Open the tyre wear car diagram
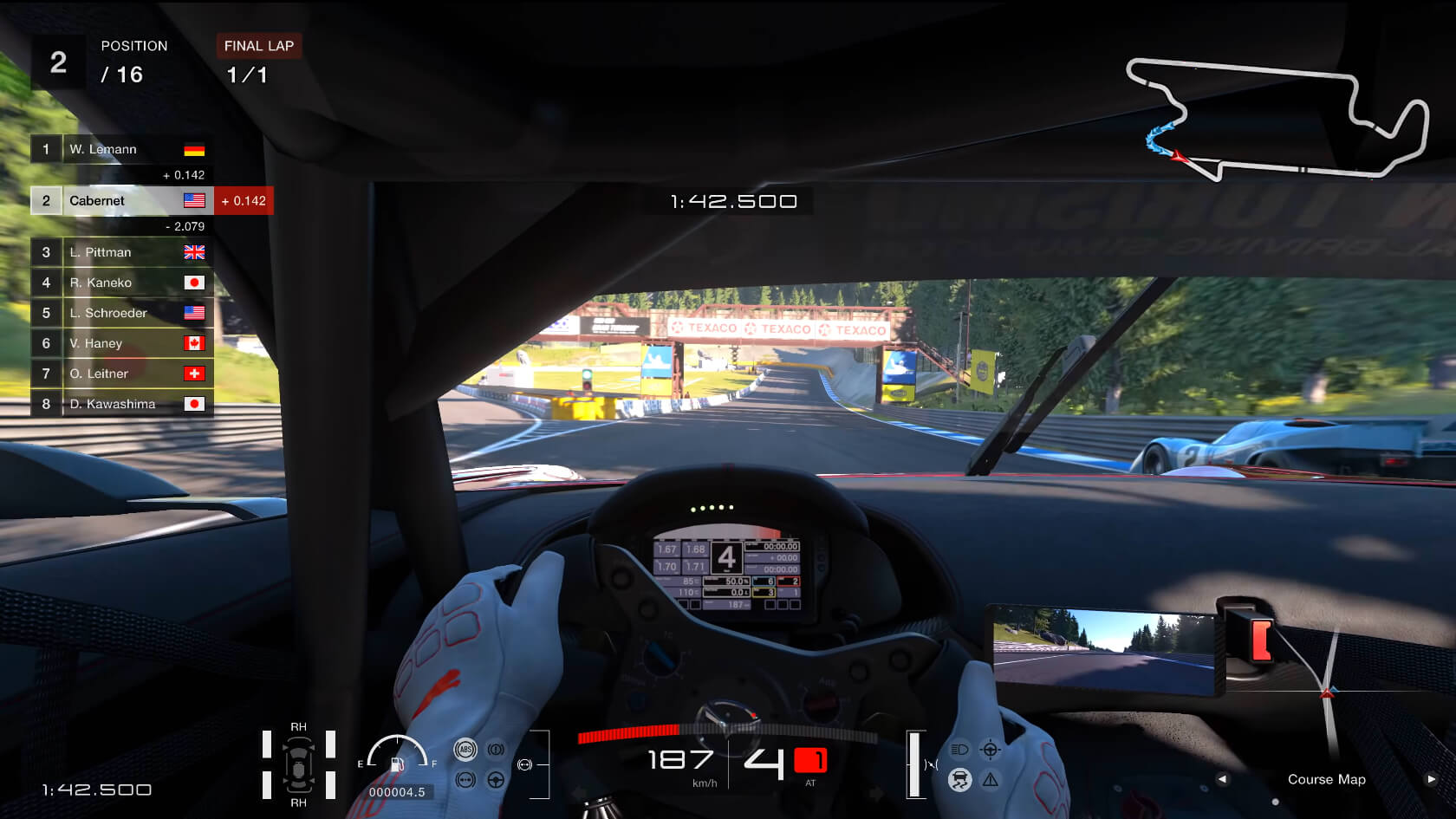 [x=298, y=764]
